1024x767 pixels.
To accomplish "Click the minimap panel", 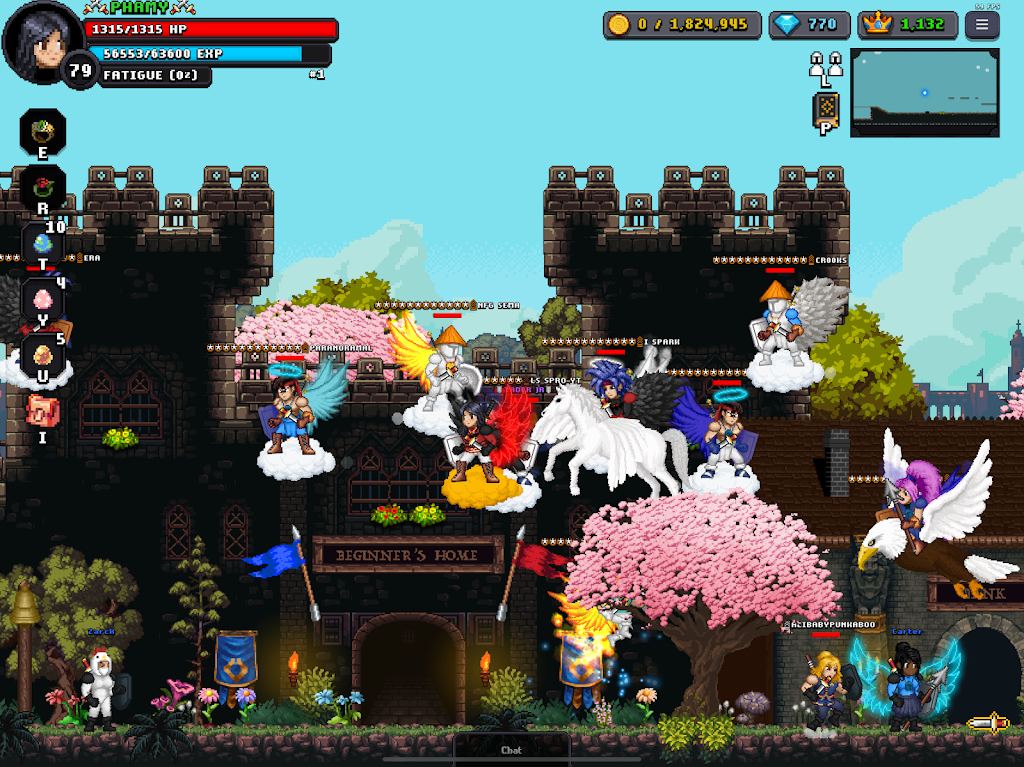I will [924, 92].
